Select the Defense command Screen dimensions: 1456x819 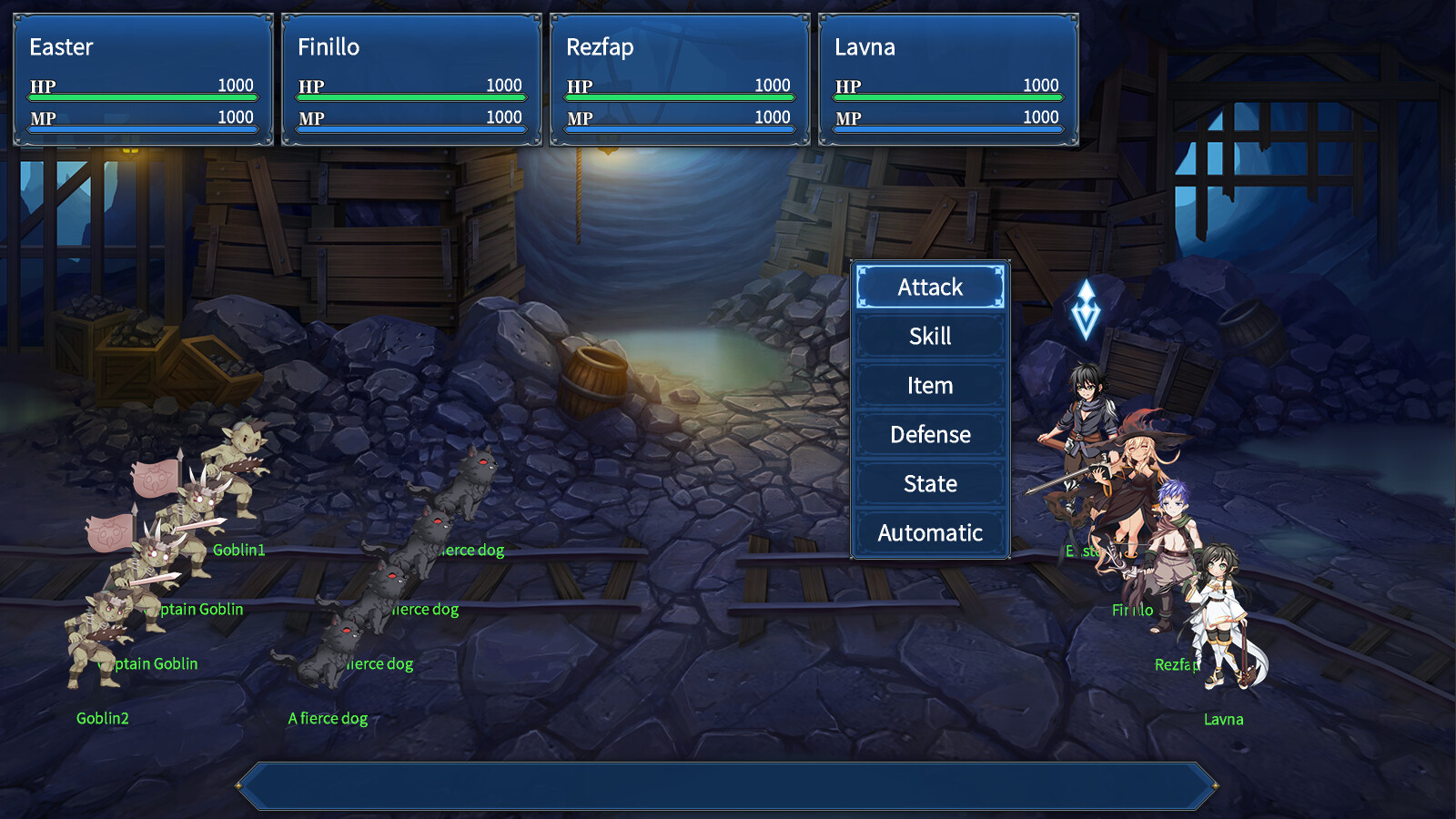[929, 434]
